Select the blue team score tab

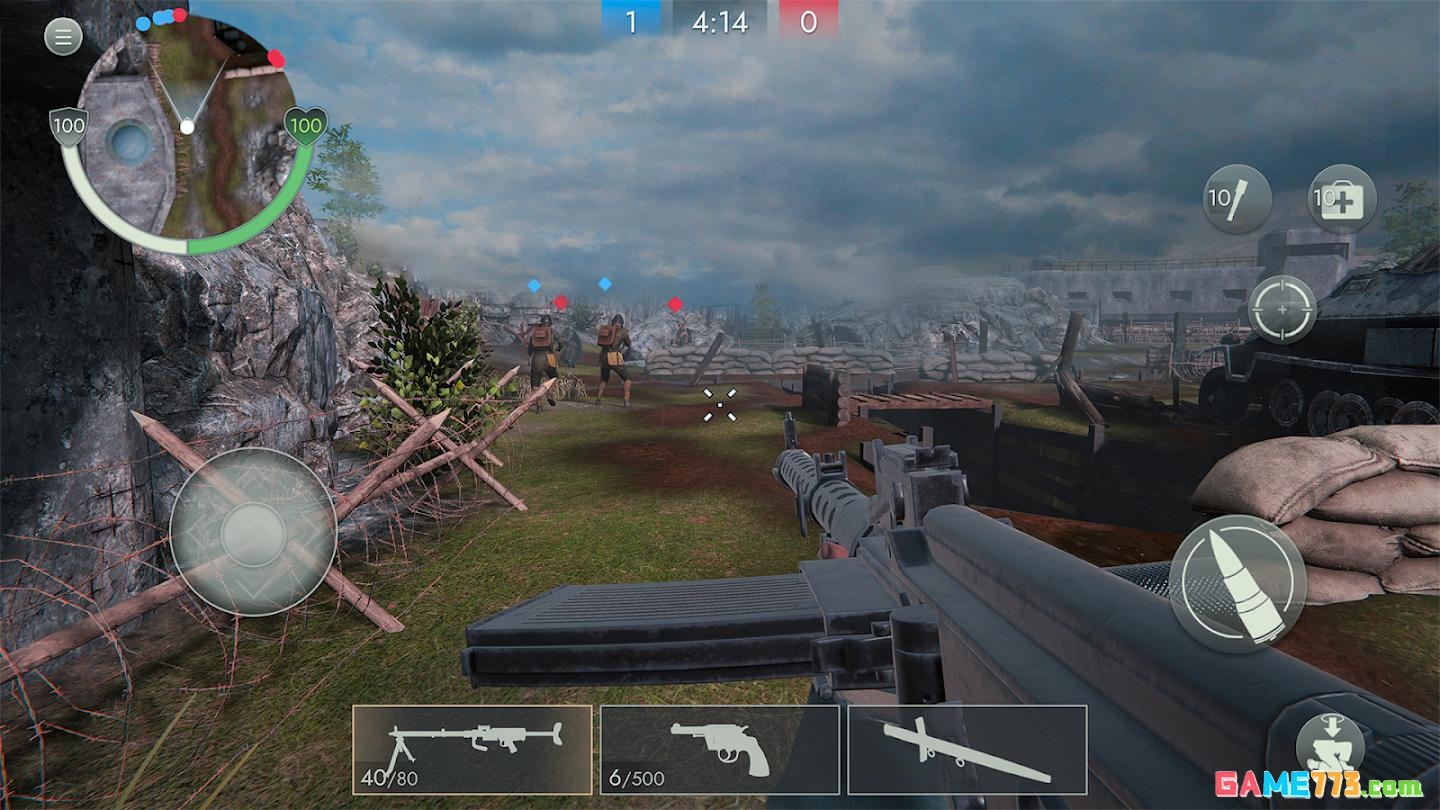(x=630, y=21)
